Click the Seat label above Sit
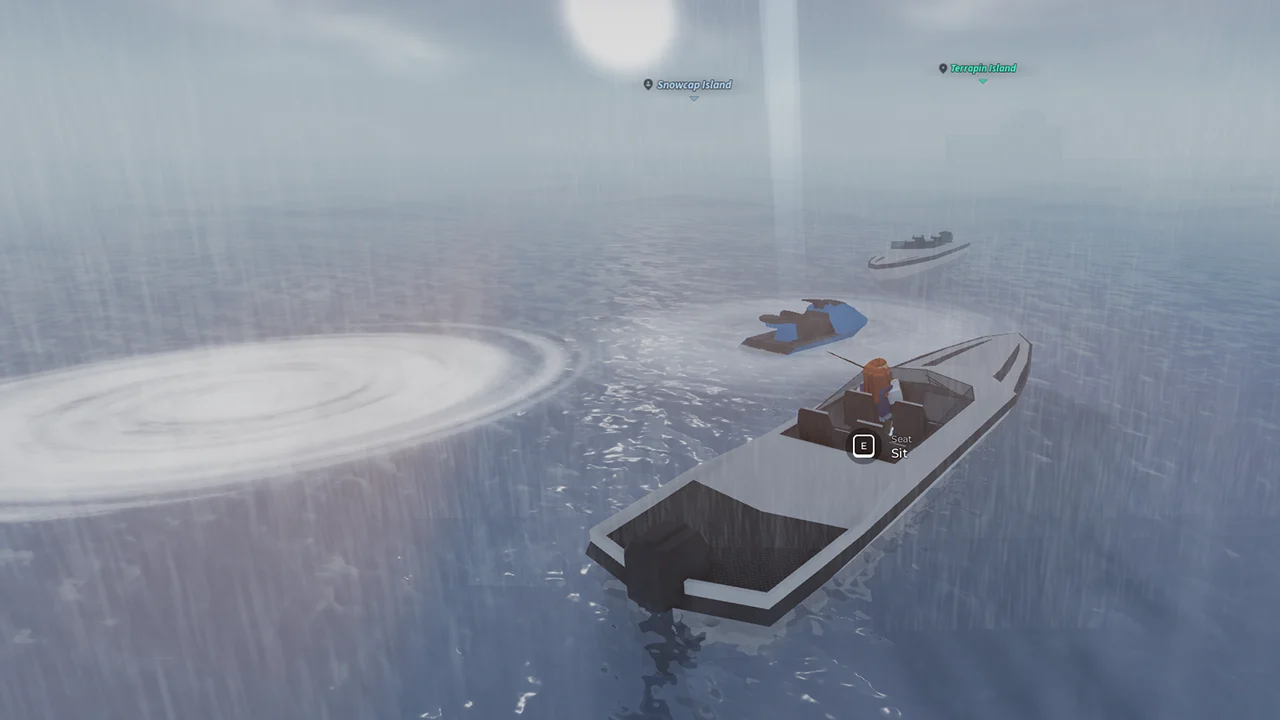1280x720 pixels. click(900, 439)
